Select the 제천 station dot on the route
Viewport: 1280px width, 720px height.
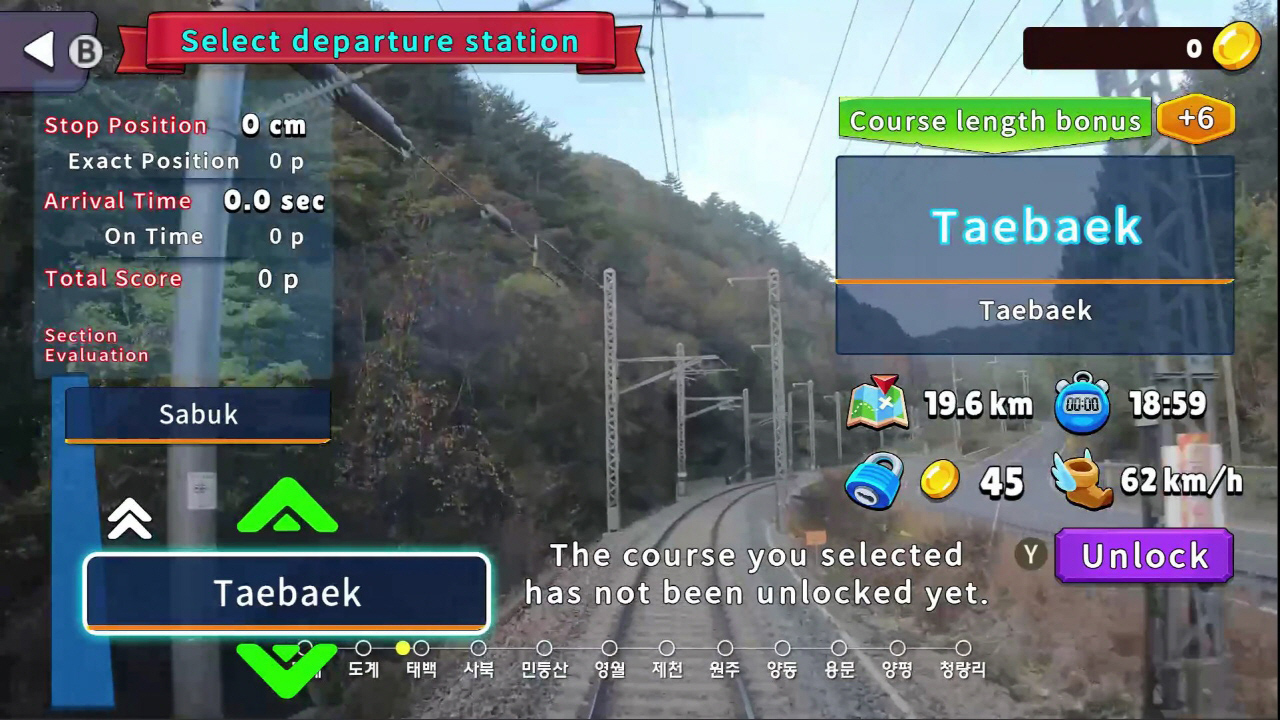click(666, 649)
